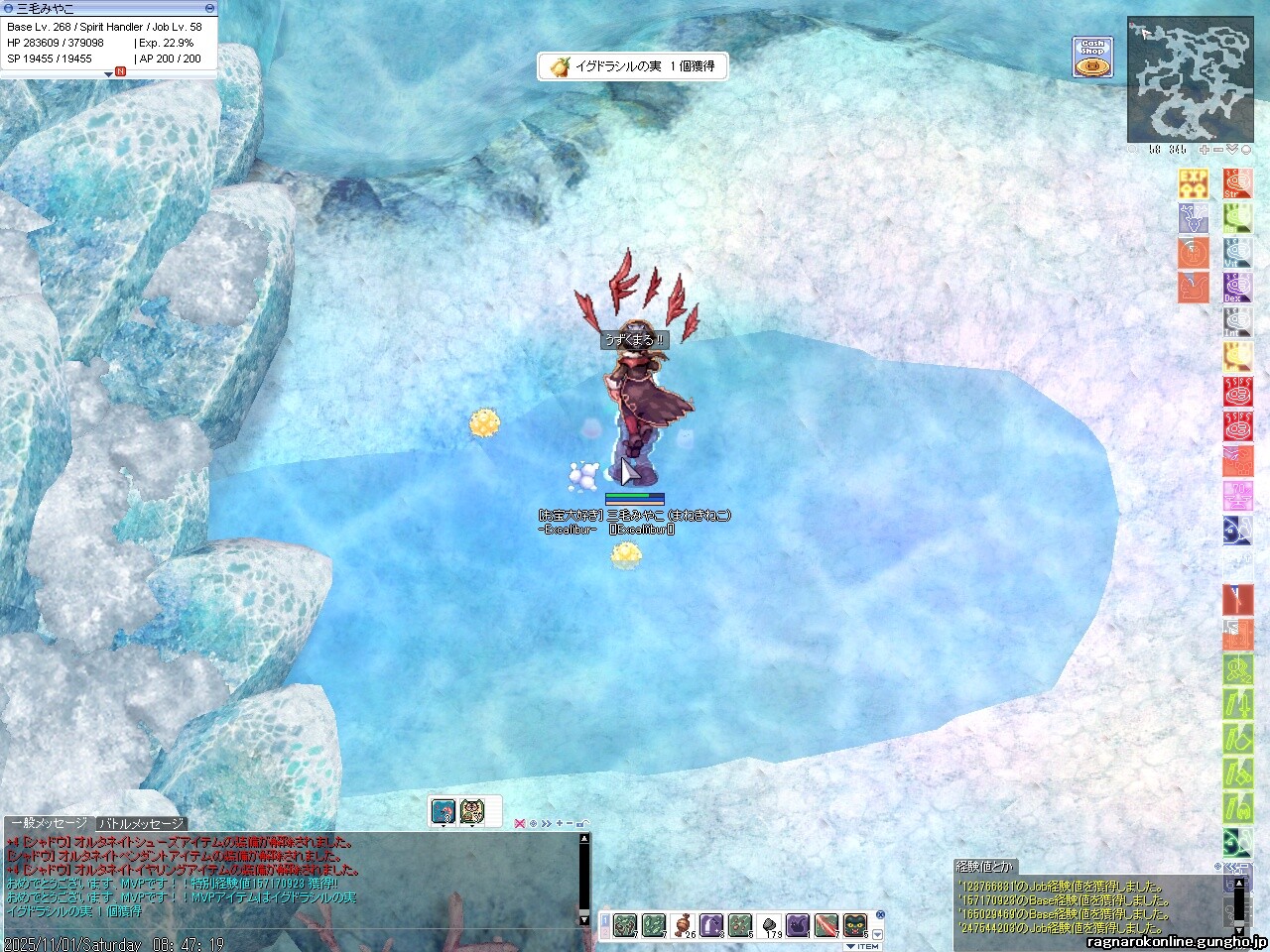
Task: Click the shrimp item slot above chat
Action: (444, 811)
